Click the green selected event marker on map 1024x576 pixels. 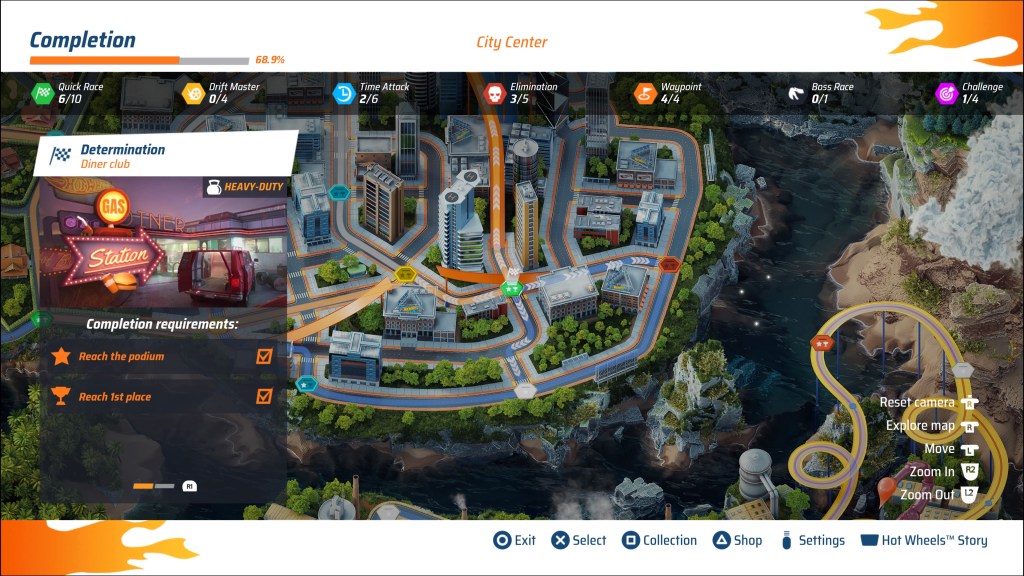pos(511,289)
